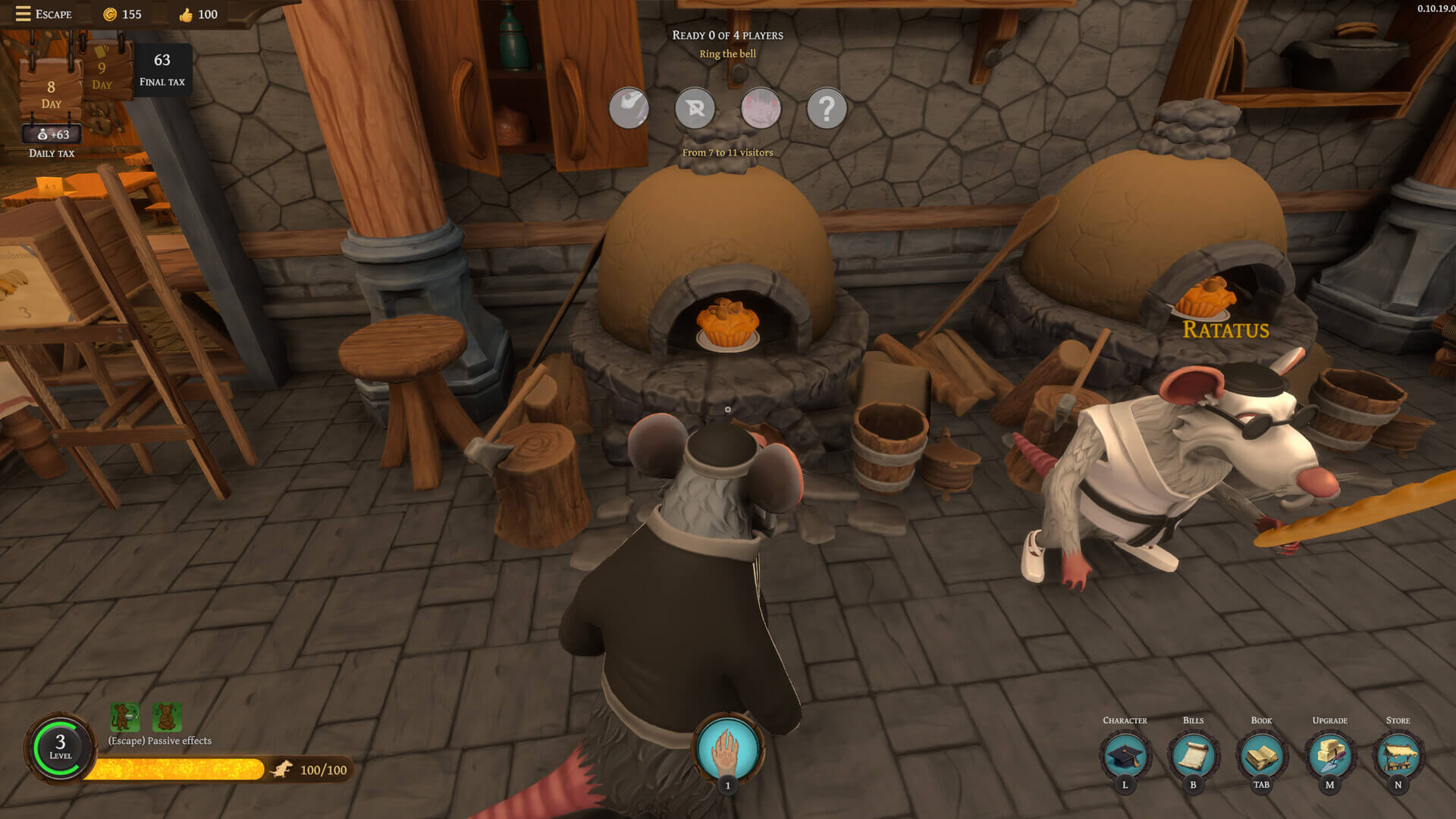This screenshot has height=819, width=1456.
Task: Open the Bills scroll icon
Action: point(1193,755)
